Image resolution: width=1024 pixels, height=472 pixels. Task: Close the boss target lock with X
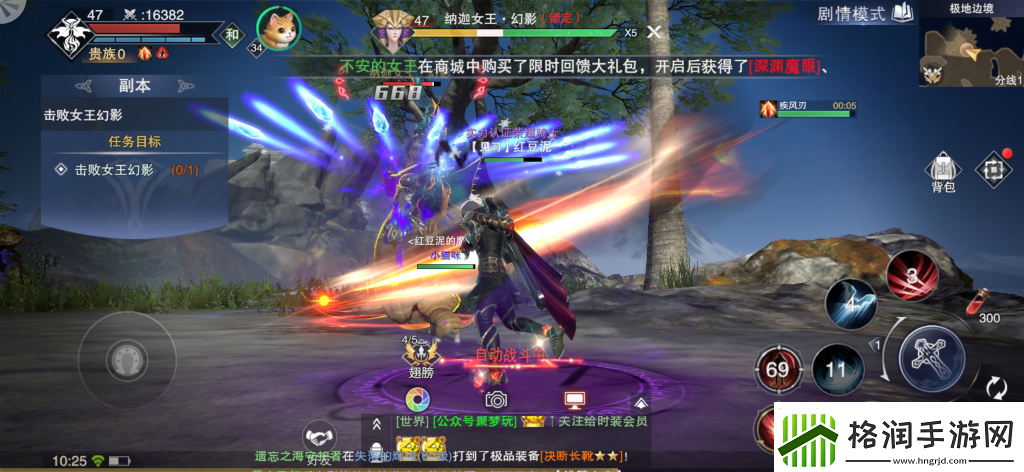point(653,32)
